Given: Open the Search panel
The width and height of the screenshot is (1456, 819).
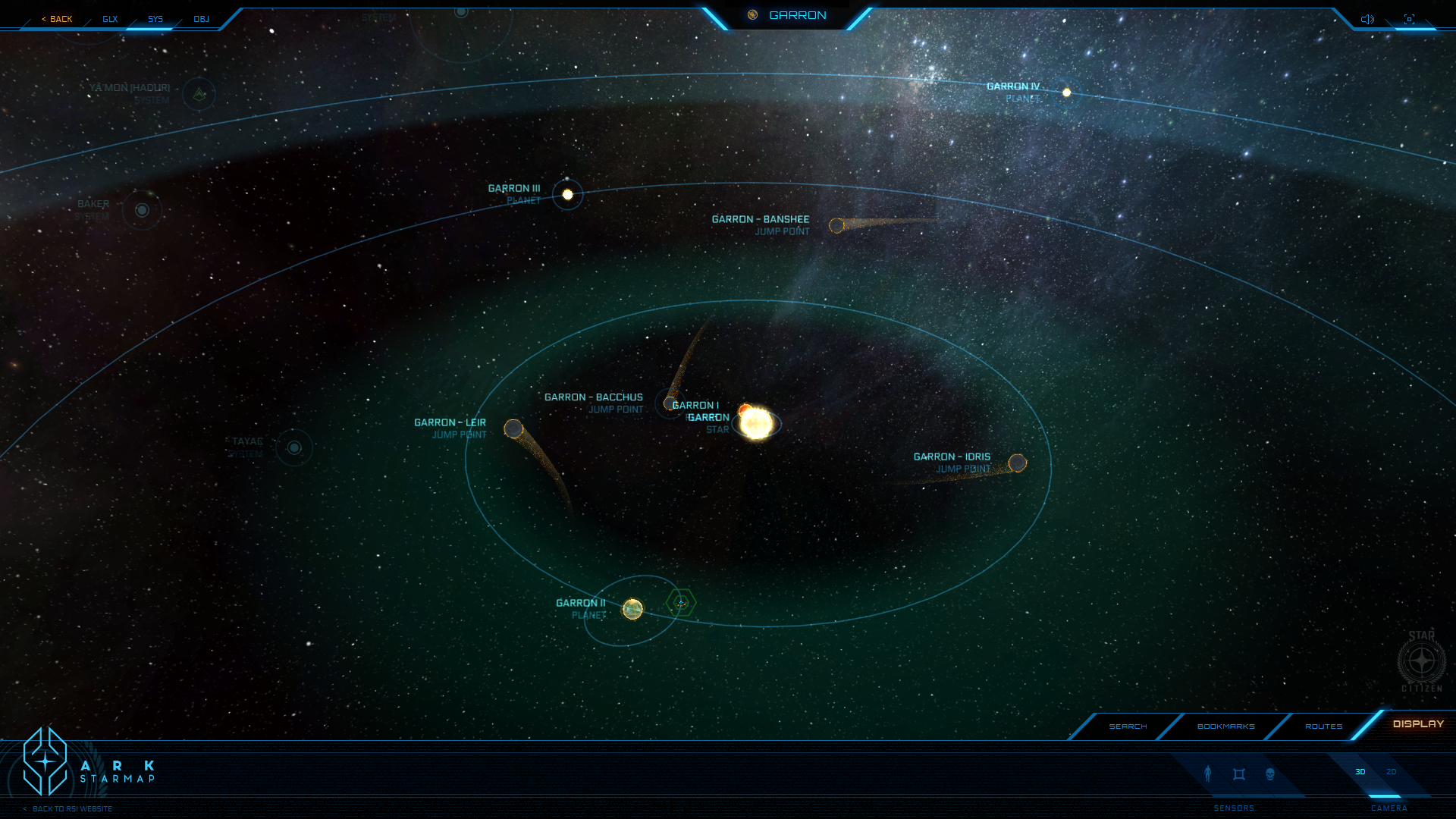Looking at the screenshot, I should click(x=1128, y=726).
